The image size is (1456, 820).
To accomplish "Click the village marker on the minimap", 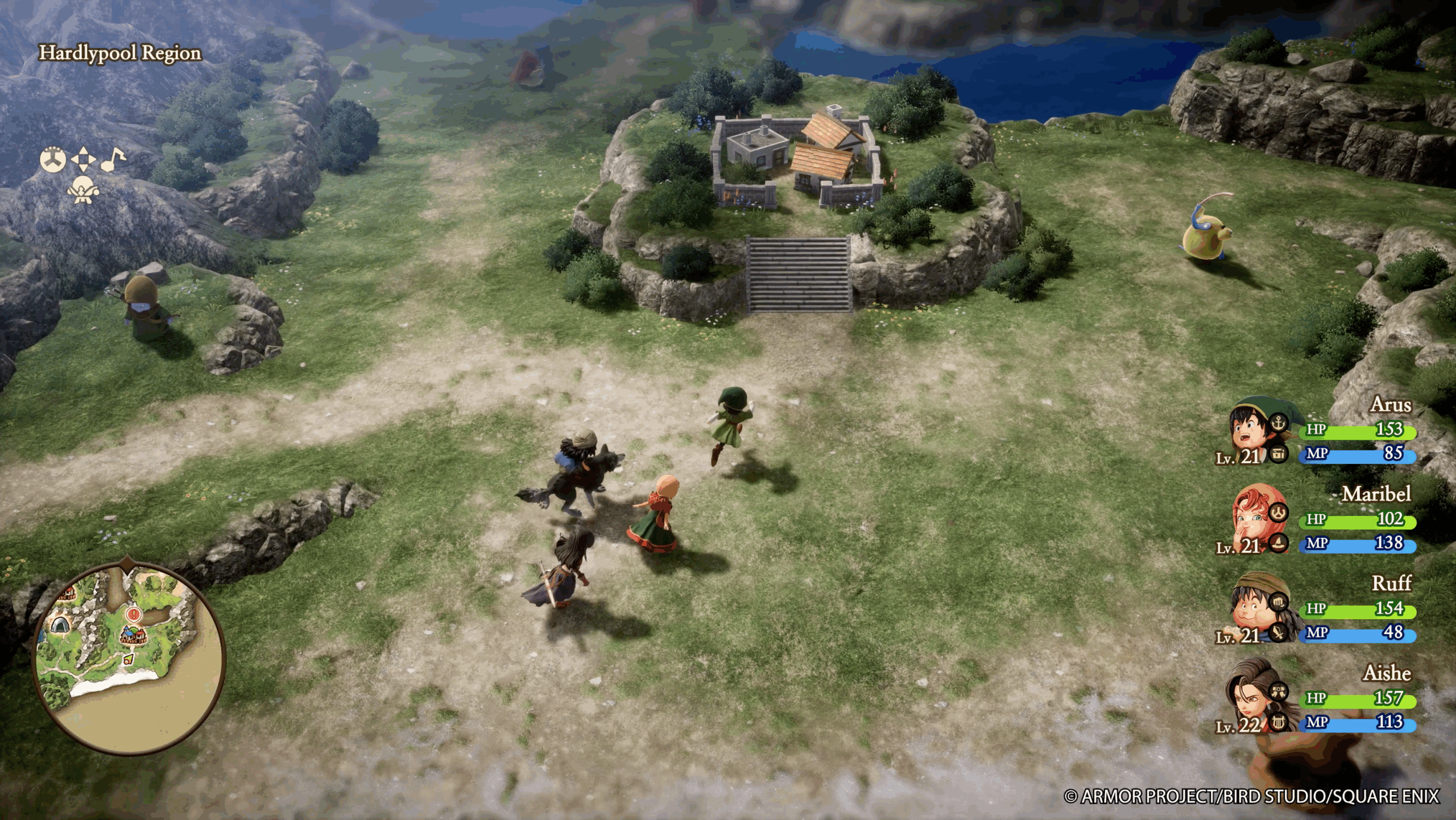I will [x=133, y=635].
